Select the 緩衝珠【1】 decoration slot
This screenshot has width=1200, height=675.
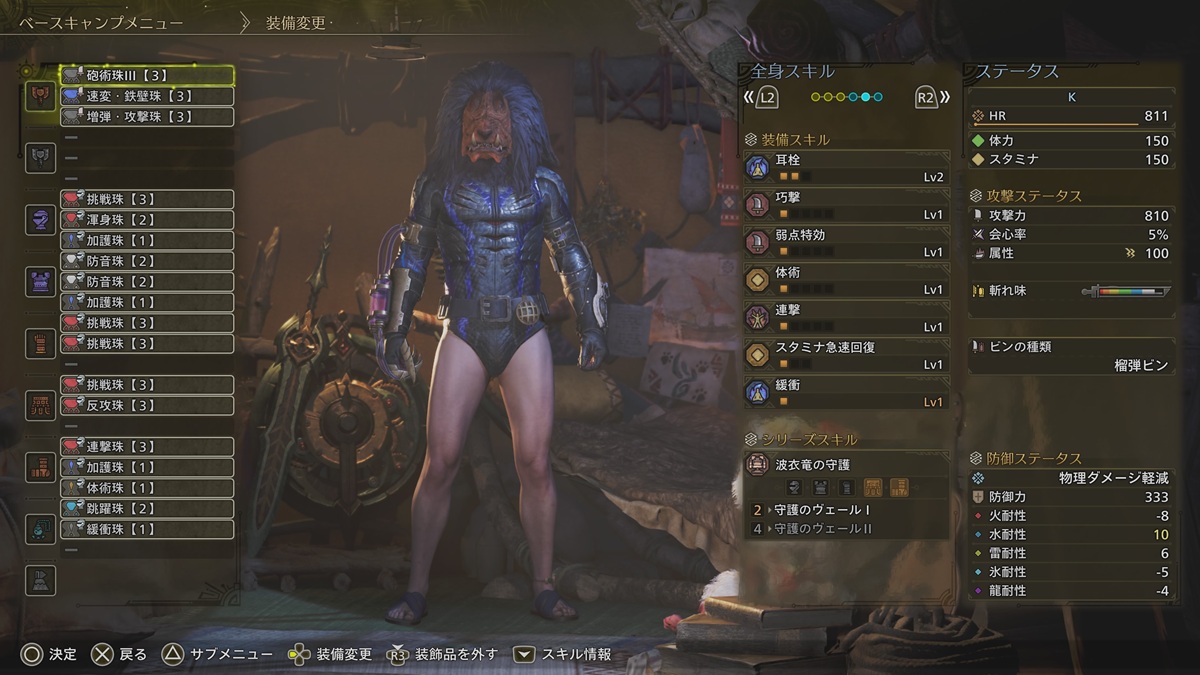click(x=147, y=529)
